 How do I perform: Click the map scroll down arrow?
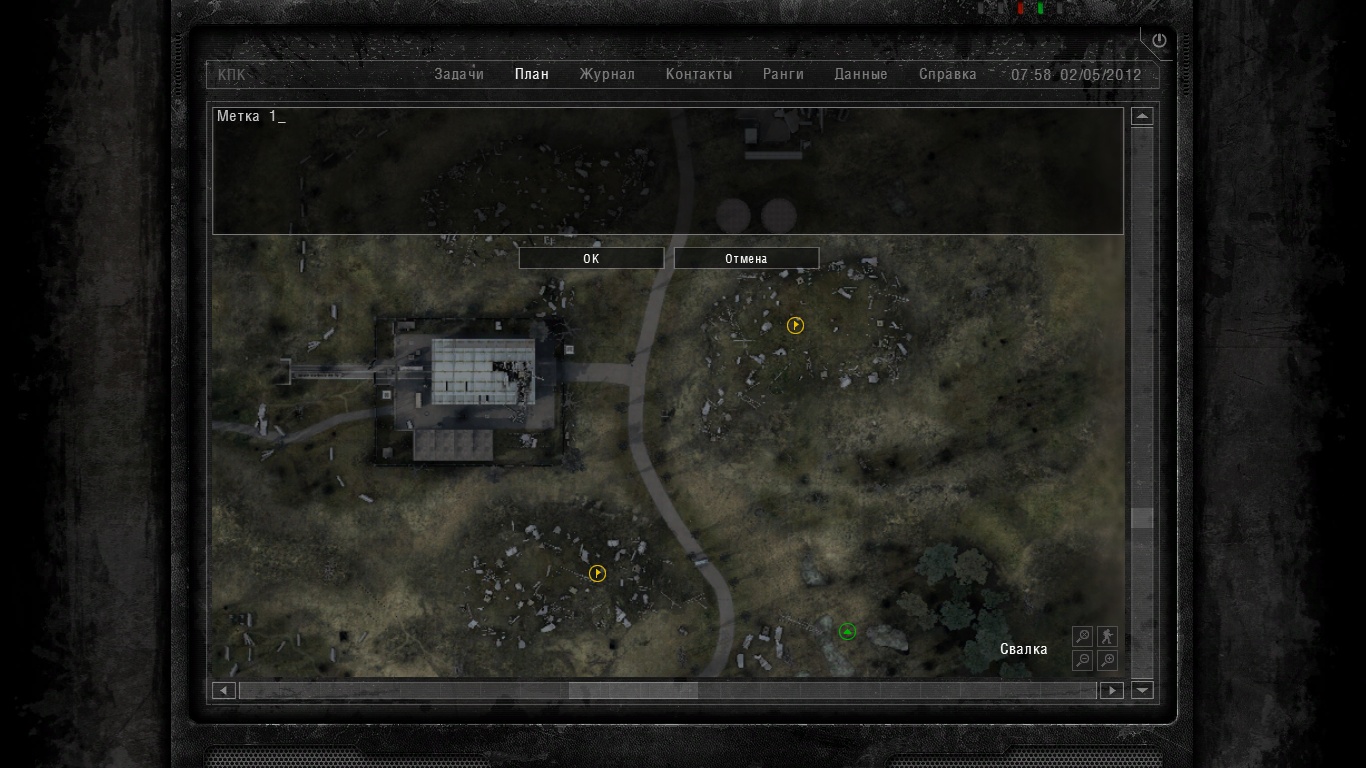tap(1142, 690)
